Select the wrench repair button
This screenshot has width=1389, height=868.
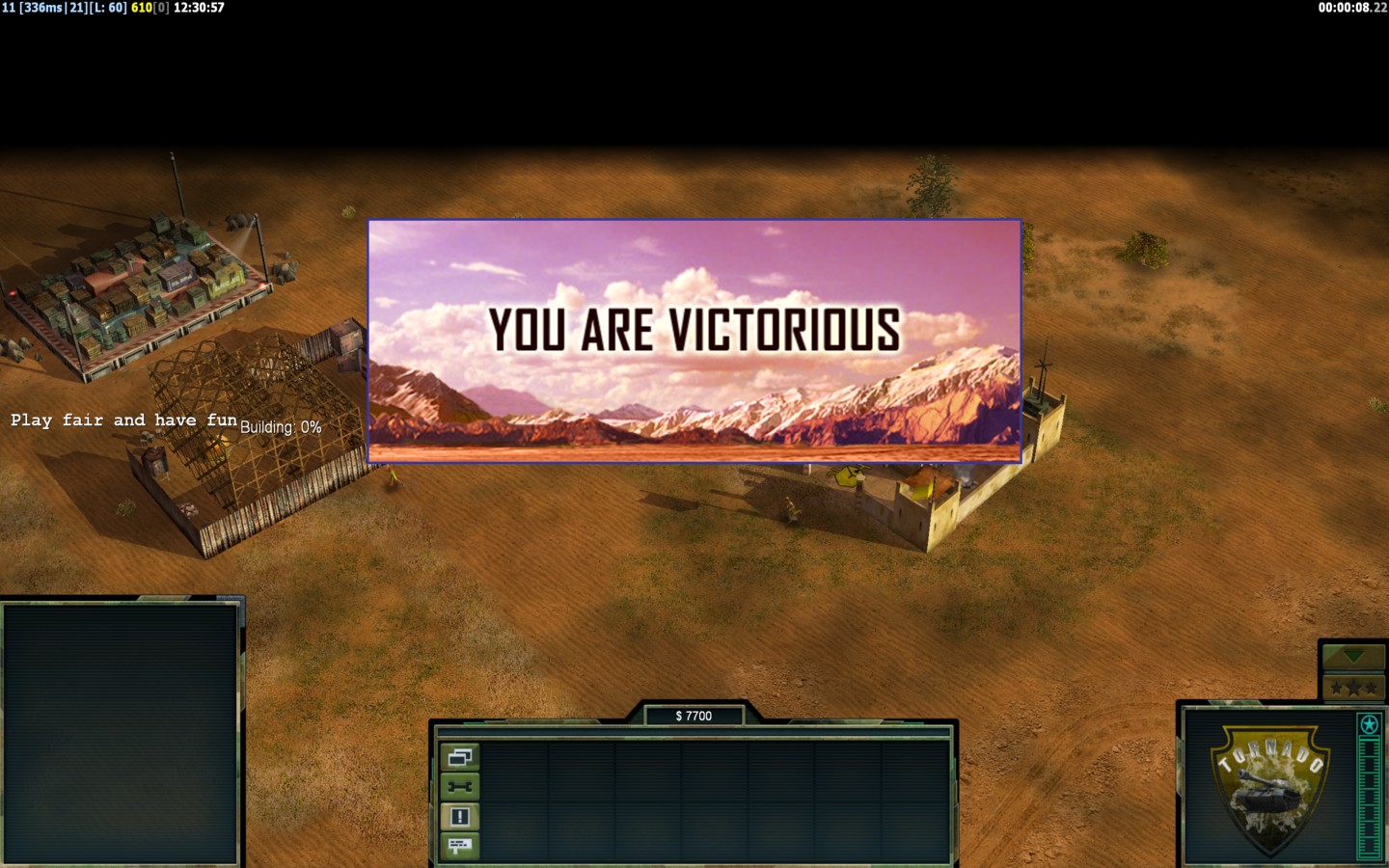coord(459,787)
